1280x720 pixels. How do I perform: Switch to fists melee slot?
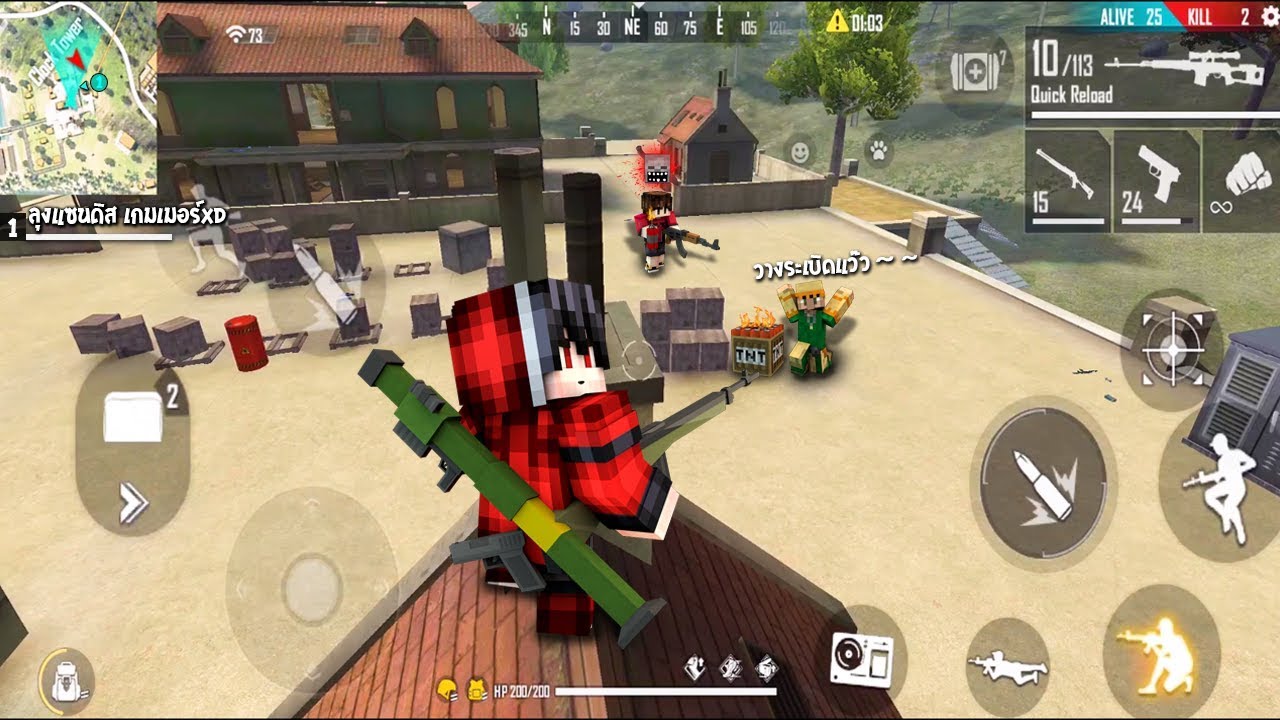(1245, 181)
